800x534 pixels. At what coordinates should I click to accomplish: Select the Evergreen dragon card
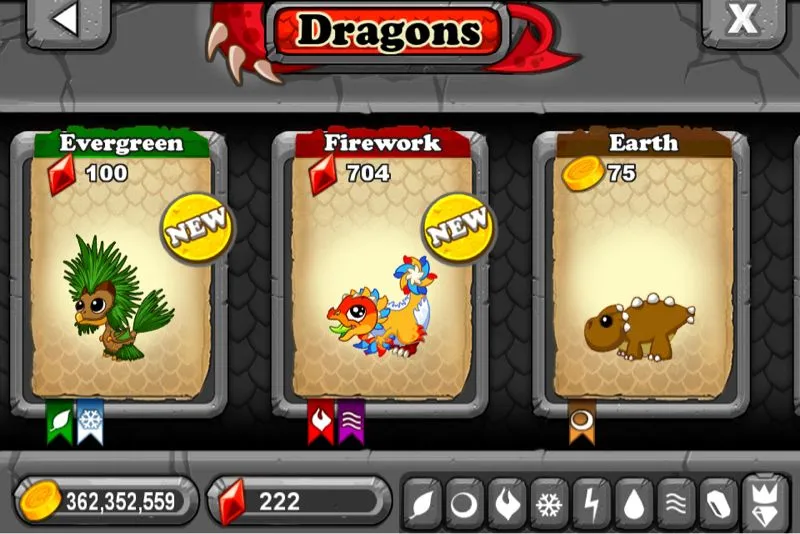pos(120,270)
